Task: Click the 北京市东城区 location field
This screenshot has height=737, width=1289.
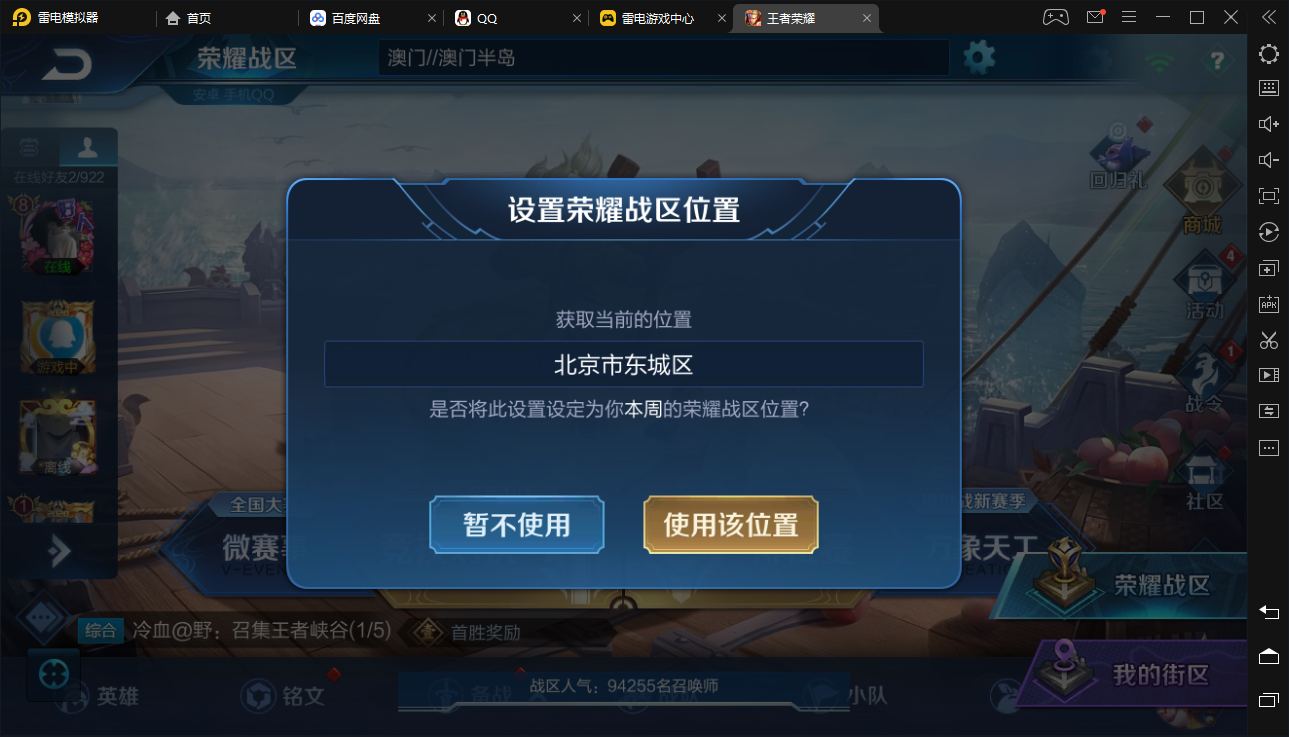Action: (623, 363)
